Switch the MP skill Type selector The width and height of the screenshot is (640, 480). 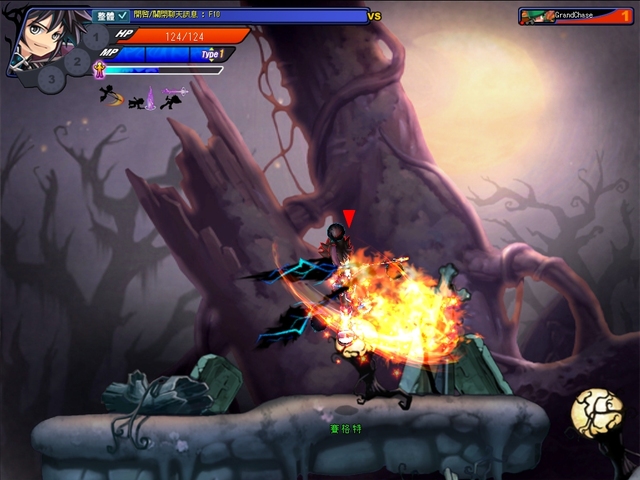(210, 54)
